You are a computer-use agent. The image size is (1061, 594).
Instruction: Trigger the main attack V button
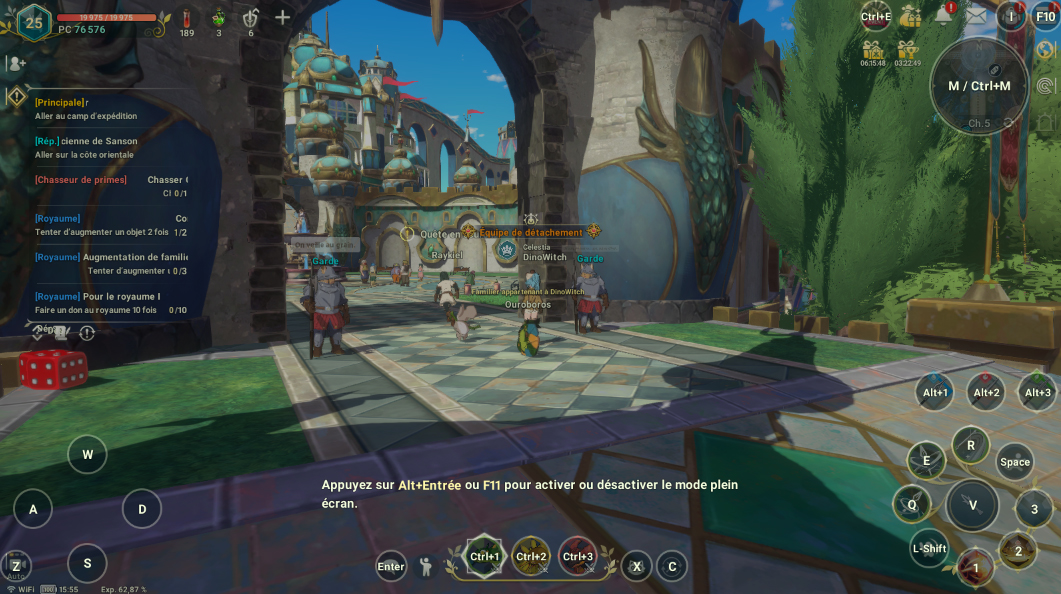pyautogui.click(x=972, y=505)
